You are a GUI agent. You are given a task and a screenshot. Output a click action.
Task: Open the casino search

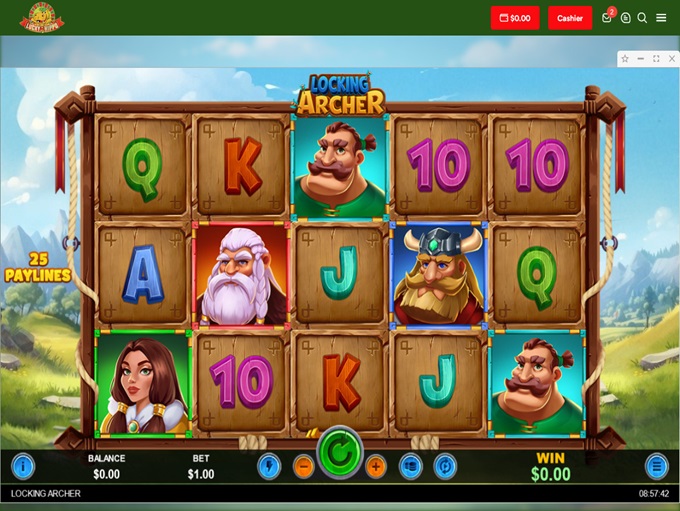643,18
